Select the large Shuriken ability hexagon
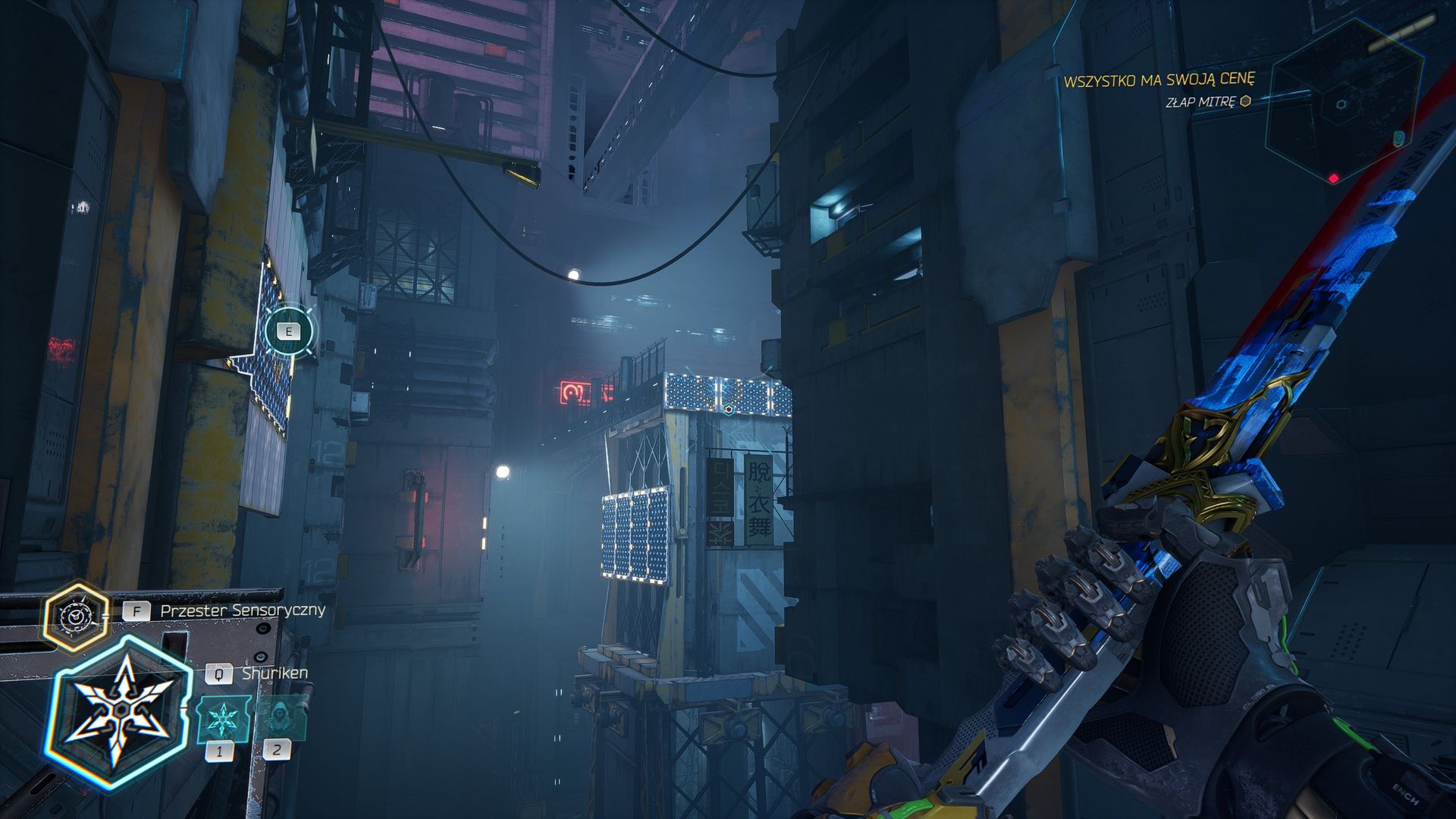The height and width of the screenshot is (819, 1456). (118, 713)
